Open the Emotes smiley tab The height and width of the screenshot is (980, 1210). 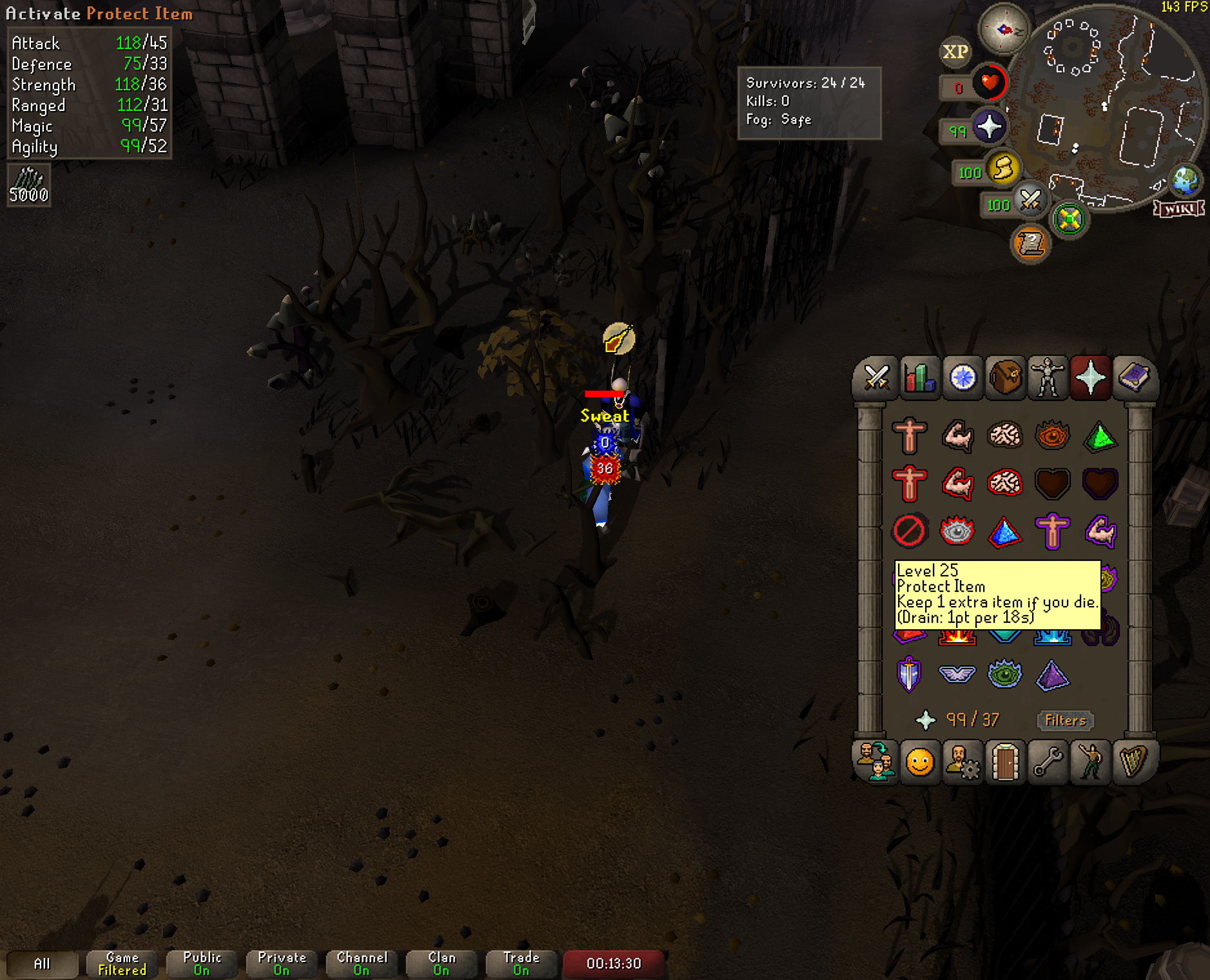coord(919,762)
